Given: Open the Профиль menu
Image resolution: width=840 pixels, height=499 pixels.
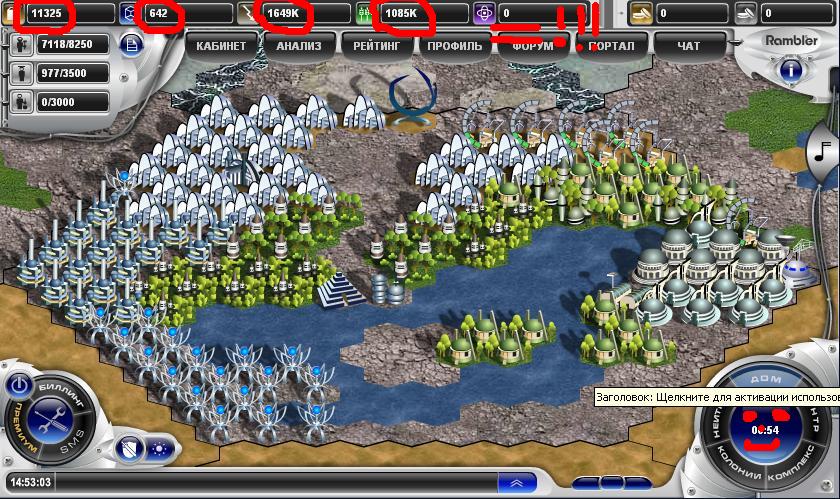Looking at the screenshot, I should (x=453, y=46).
